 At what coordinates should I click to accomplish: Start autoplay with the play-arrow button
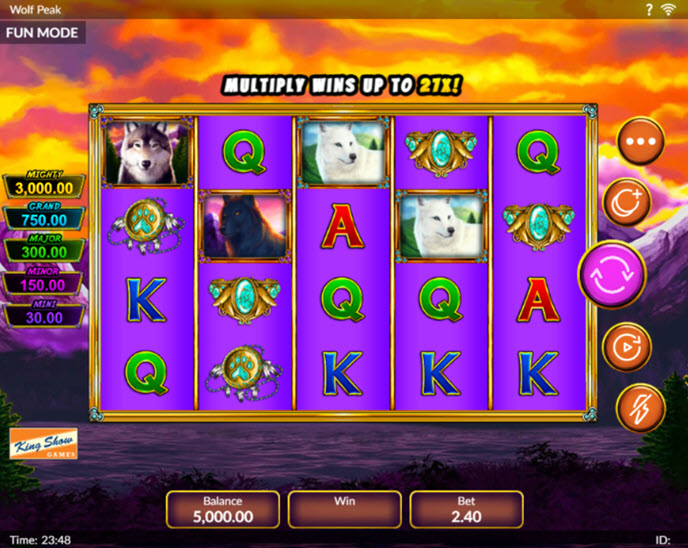629,347
